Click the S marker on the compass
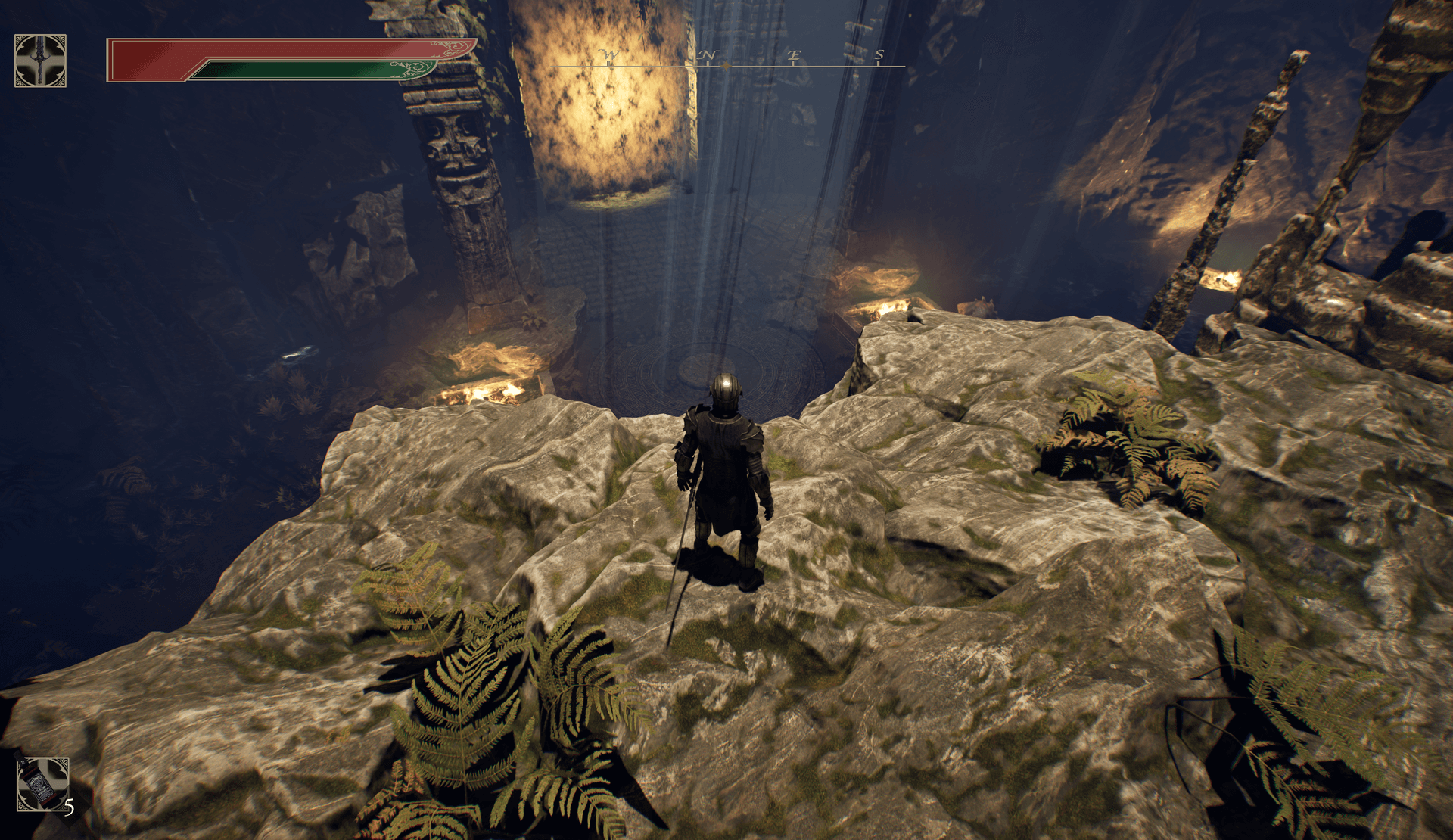 [878, 55]
